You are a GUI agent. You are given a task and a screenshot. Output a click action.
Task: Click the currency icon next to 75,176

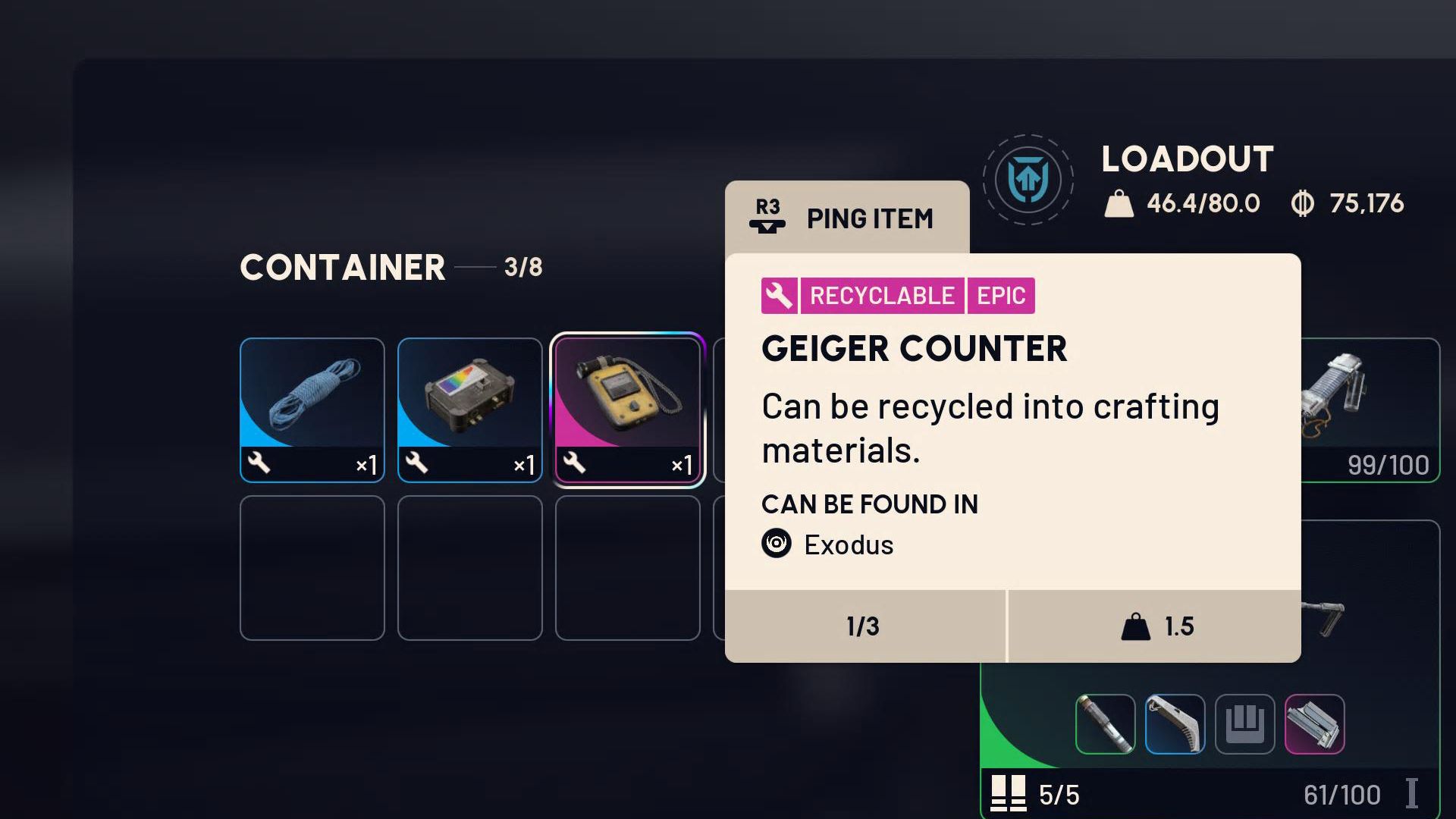tap(1305, 203)
